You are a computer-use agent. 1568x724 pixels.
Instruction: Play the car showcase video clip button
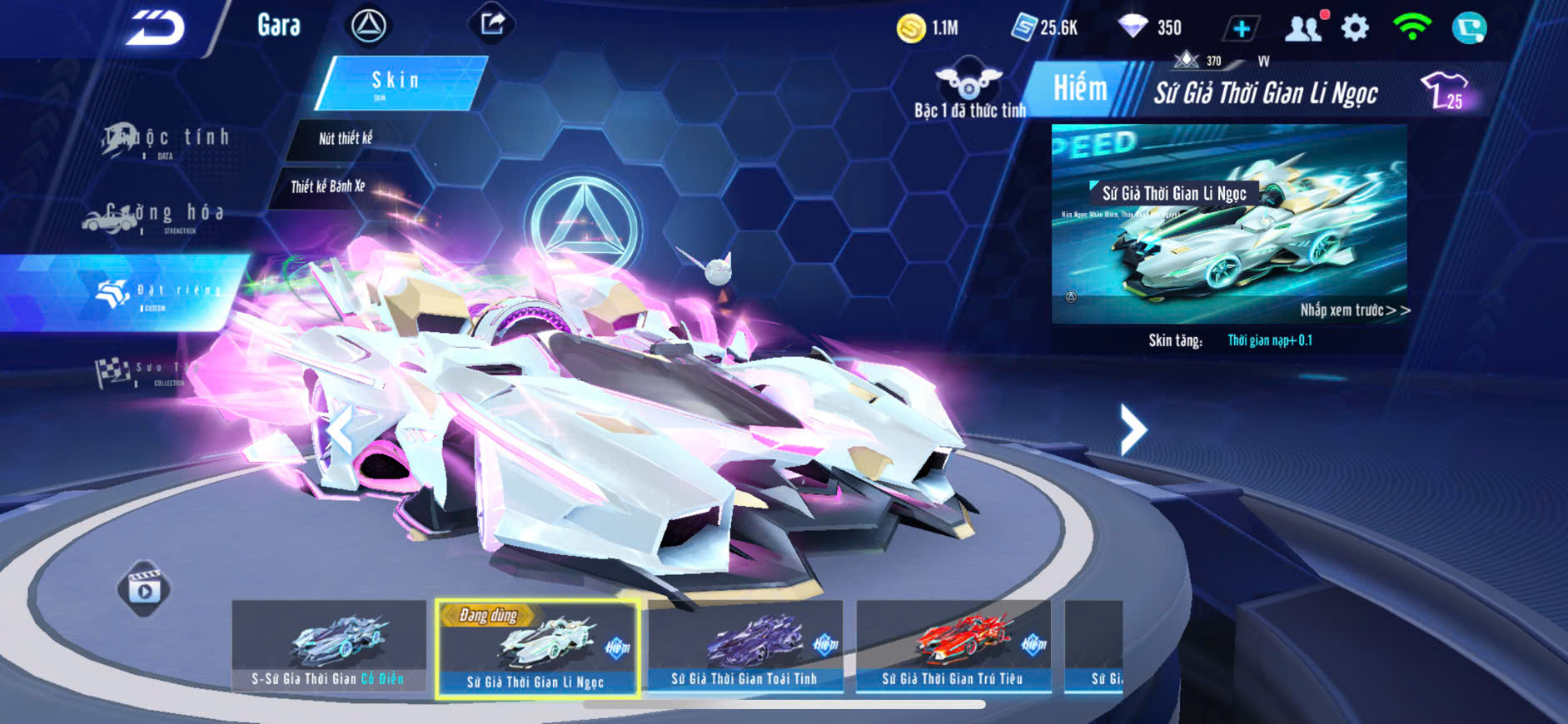tap(144, 590)
